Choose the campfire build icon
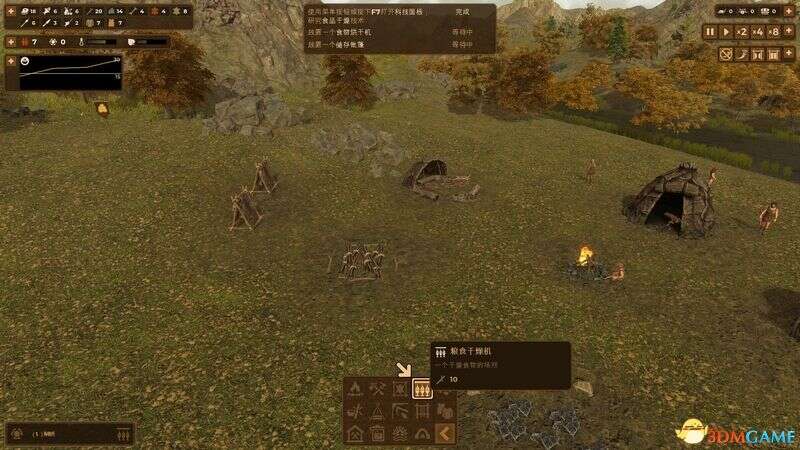 click(356, 389)
